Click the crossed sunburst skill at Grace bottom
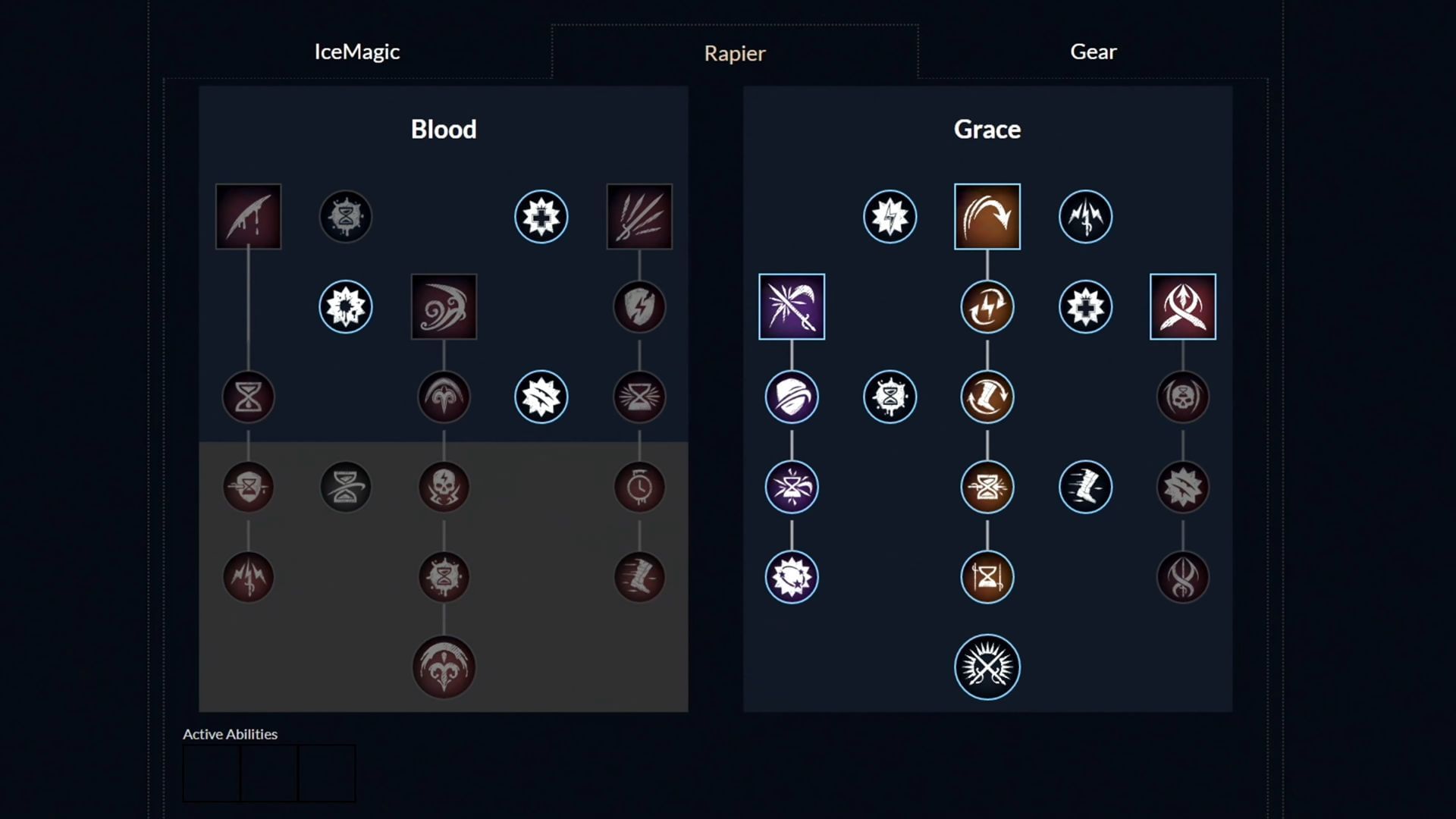 click(x=987, y=666)
